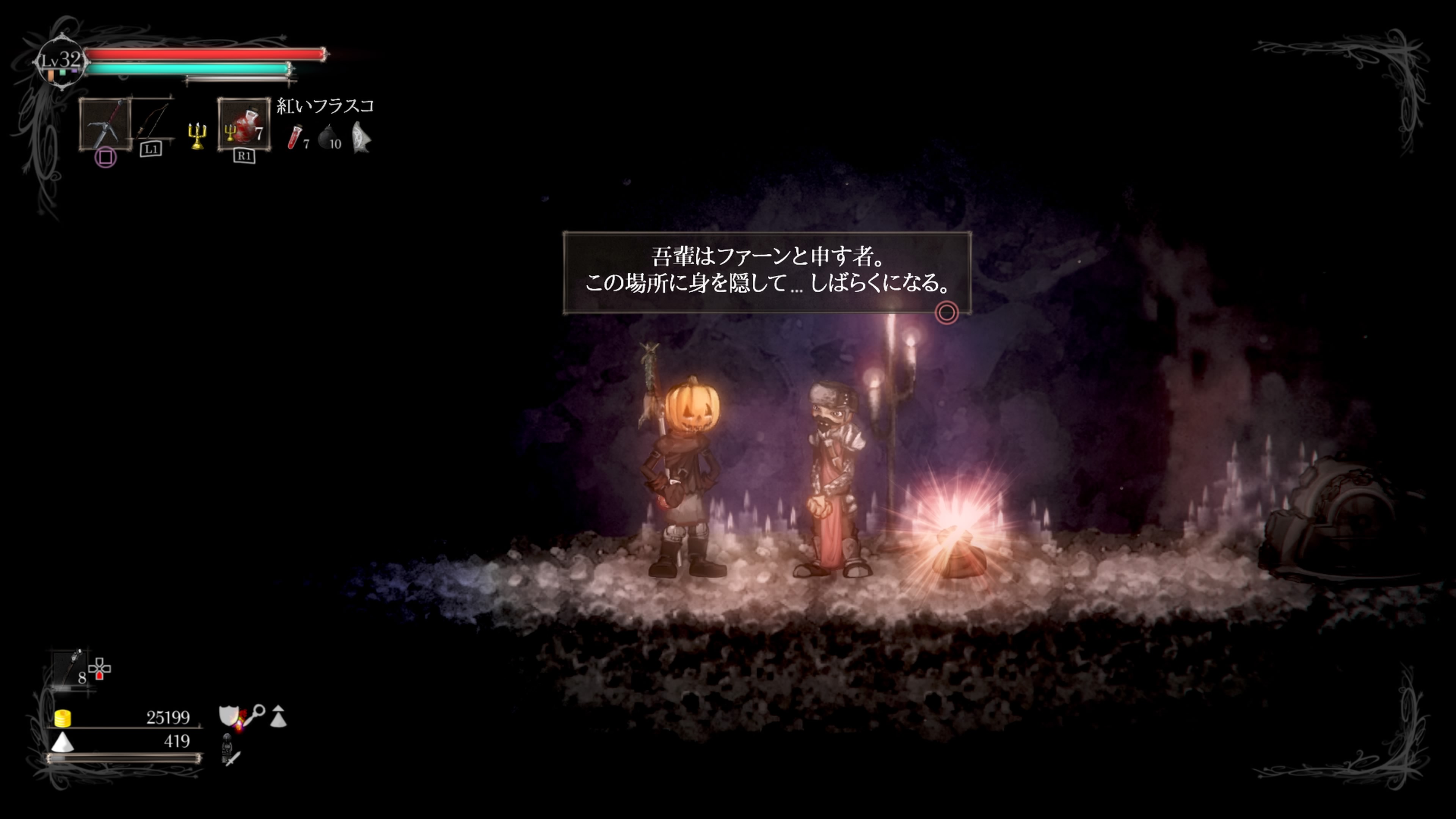
Task: Click the shield status icon
Action: tap(228, 715)
